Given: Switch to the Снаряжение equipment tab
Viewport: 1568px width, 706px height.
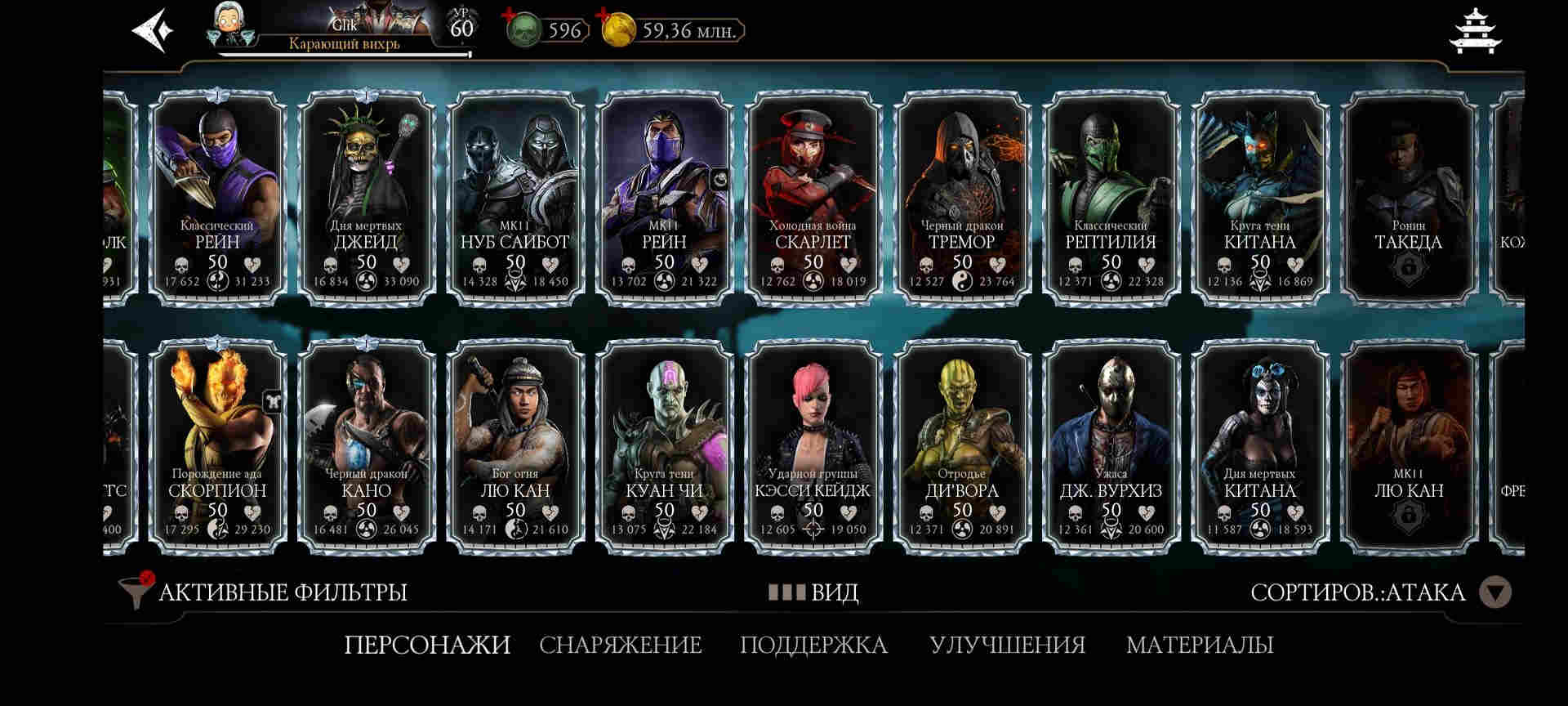Looking at the screenshot, I should [x=621, y=645].
